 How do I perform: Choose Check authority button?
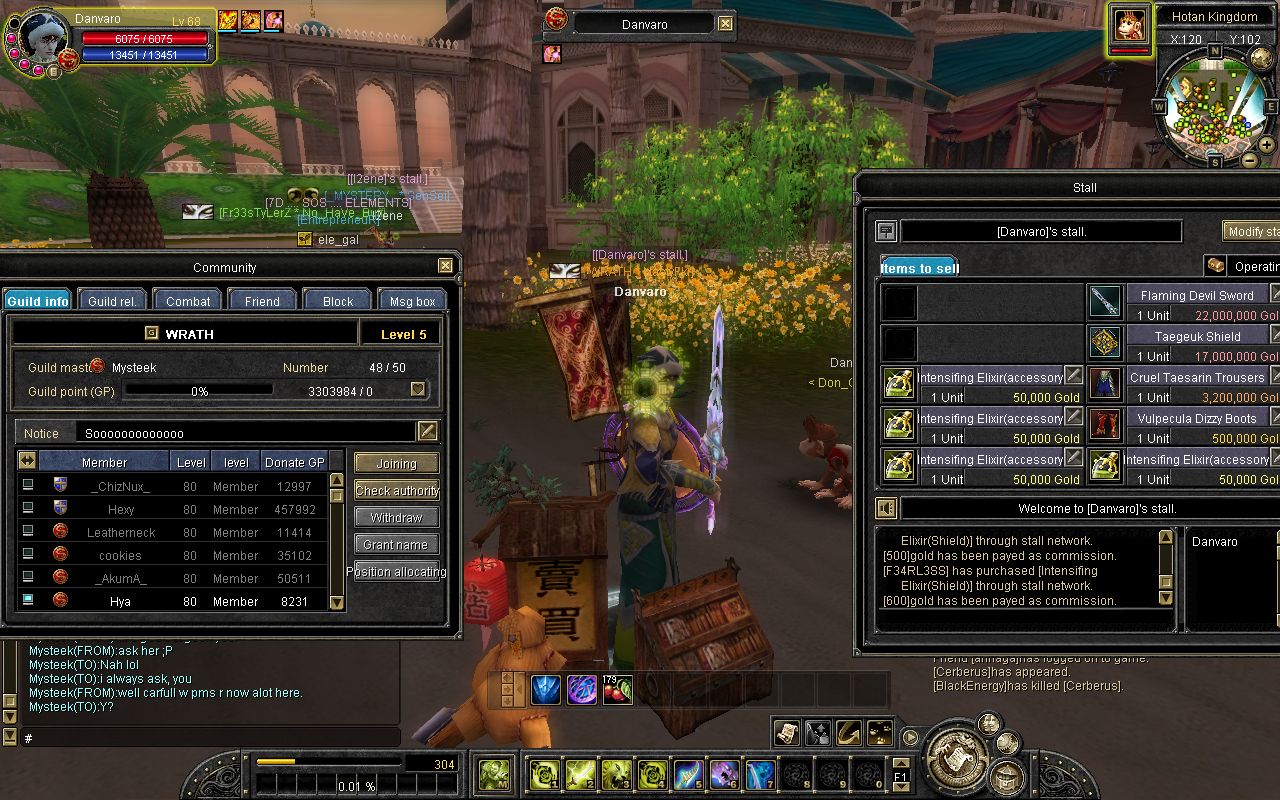tap(396, 491)
